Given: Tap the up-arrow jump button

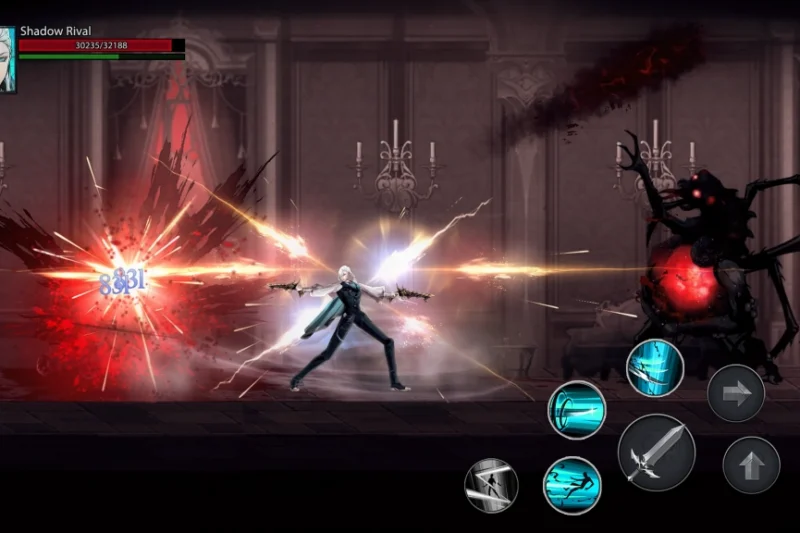Looking at the screenshot, I should point(751,465).
